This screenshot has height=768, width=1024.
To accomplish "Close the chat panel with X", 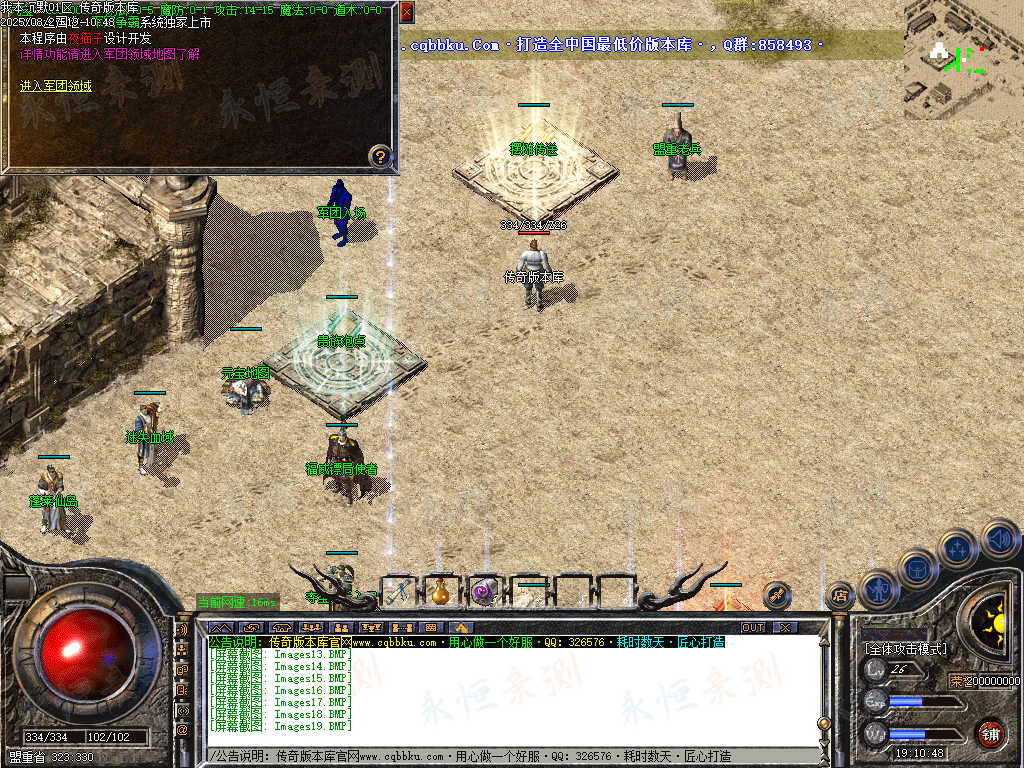I will click(x=785, y=627).
